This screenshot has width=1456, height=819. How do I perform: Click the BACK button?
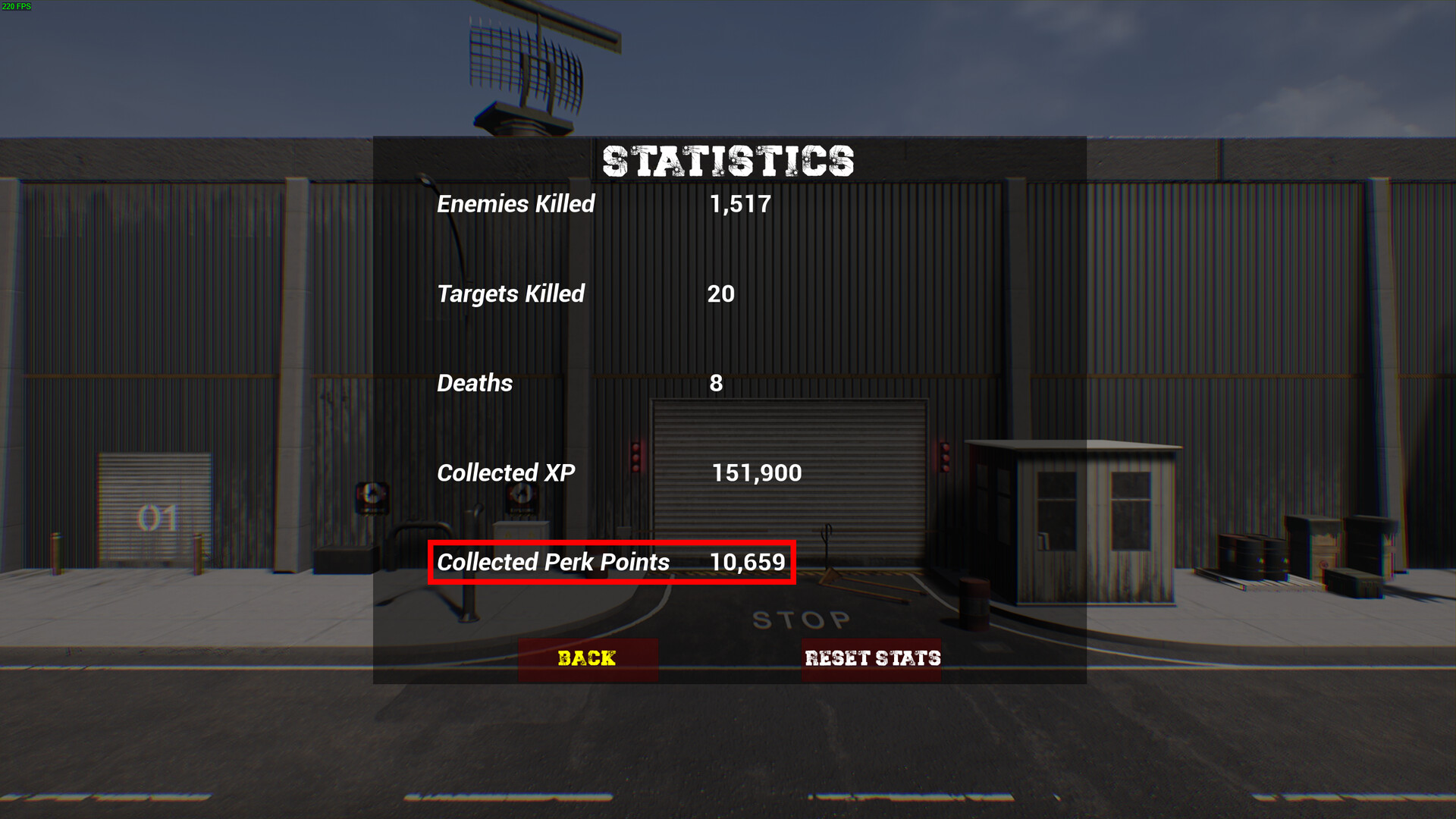(588, 658)
